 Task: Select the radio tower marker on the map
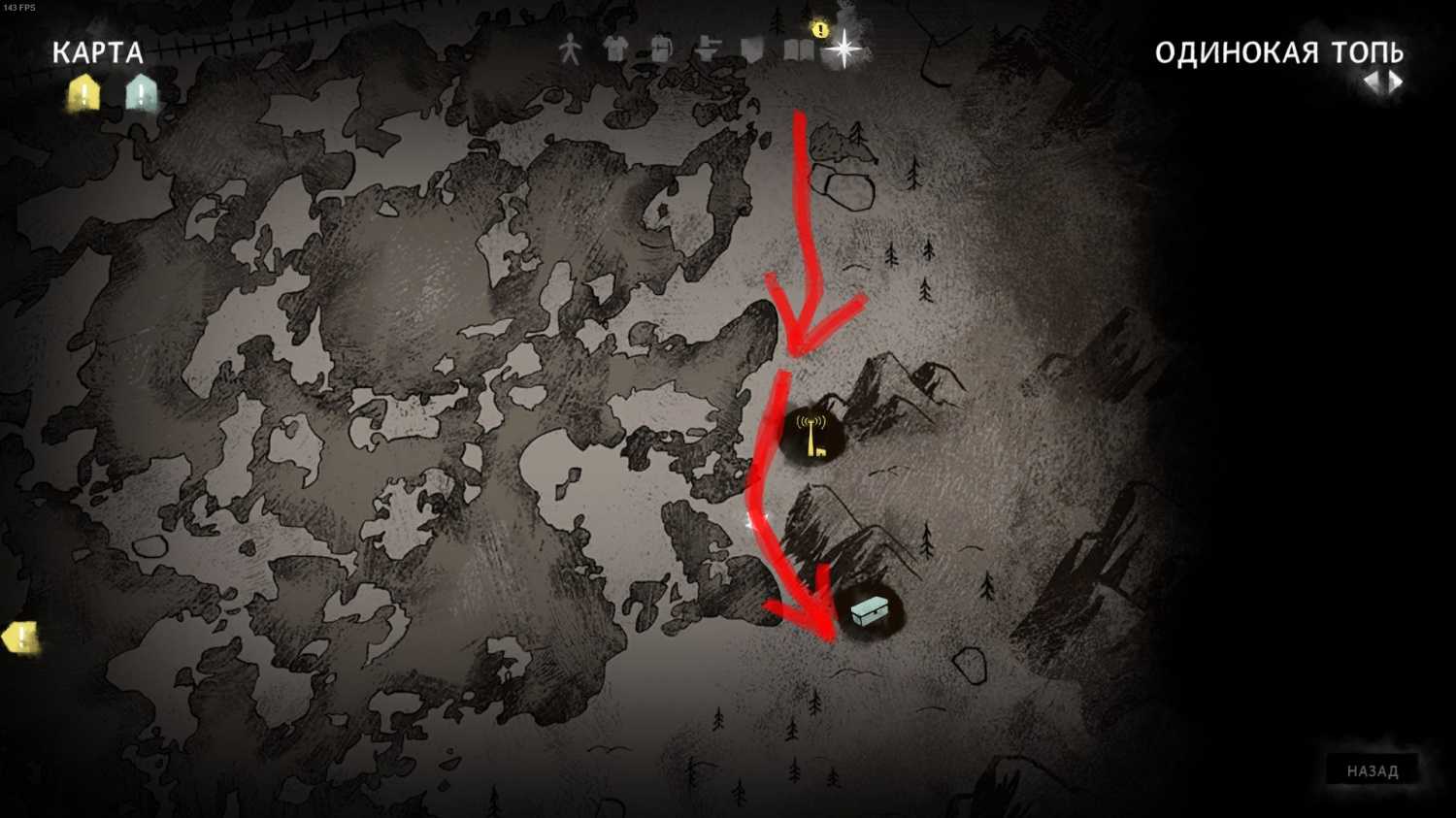(811, 434)
